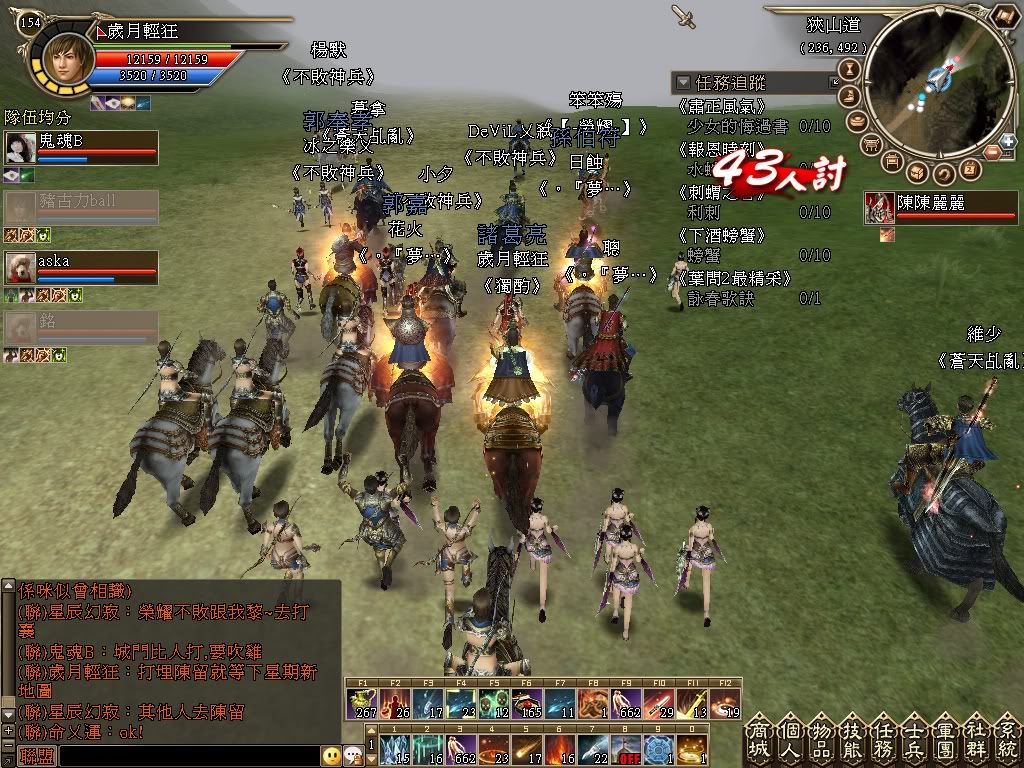This screenshot has height=768, width=1024.
Task: Click the 聯盟 chat channel button
Action: (38, 757)
